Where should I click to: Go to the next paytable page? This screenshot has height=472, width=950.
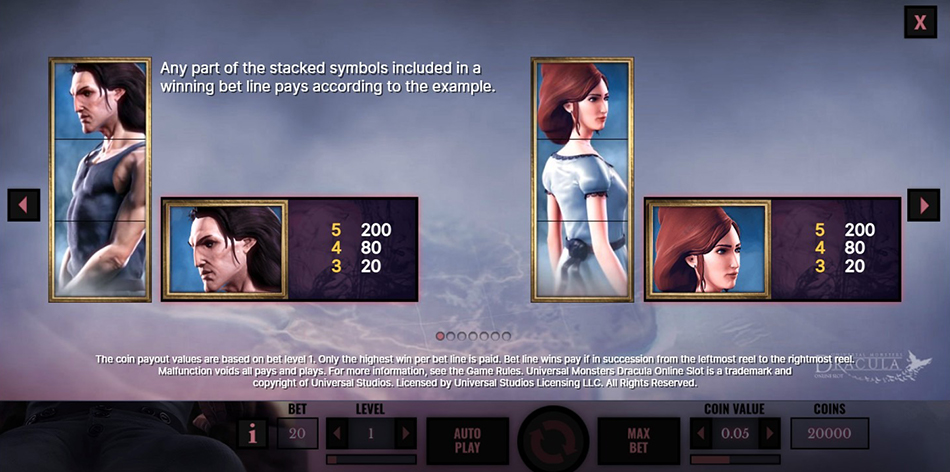923,205
